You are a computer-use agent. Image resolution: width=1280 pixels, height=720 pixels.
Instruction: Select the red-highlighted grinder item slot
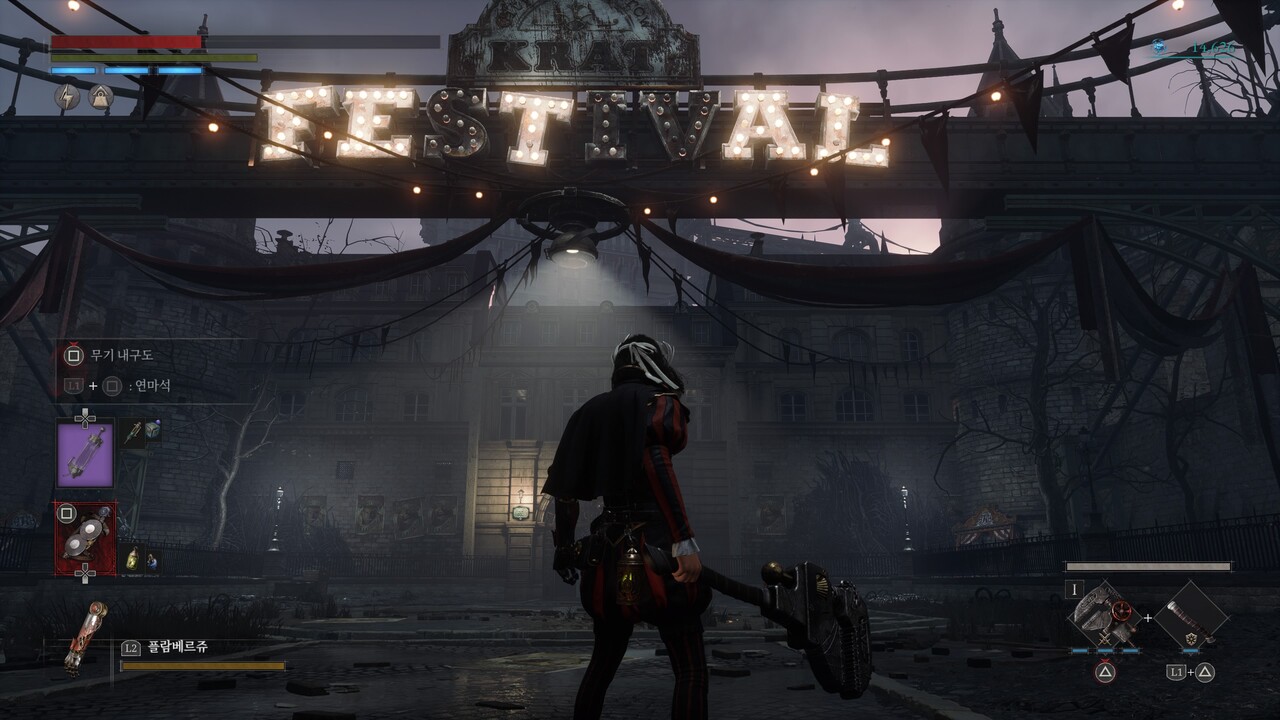coord(85,538)
